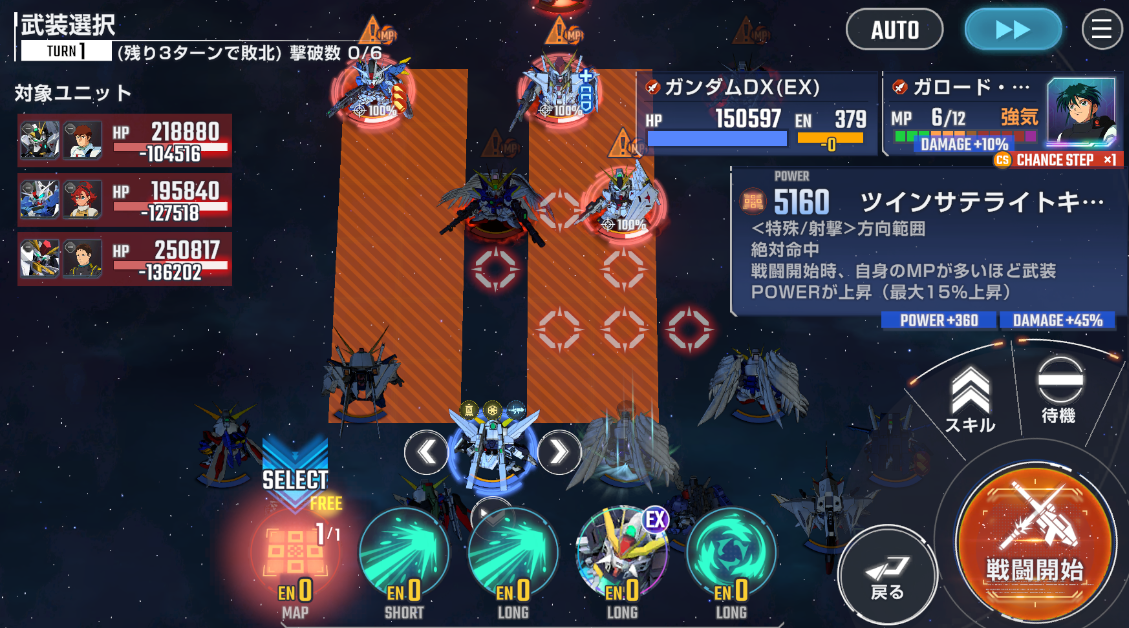Select target unit row with 195840 HP
Viewport: 1129px width, 628px height.
click(124, 200)
